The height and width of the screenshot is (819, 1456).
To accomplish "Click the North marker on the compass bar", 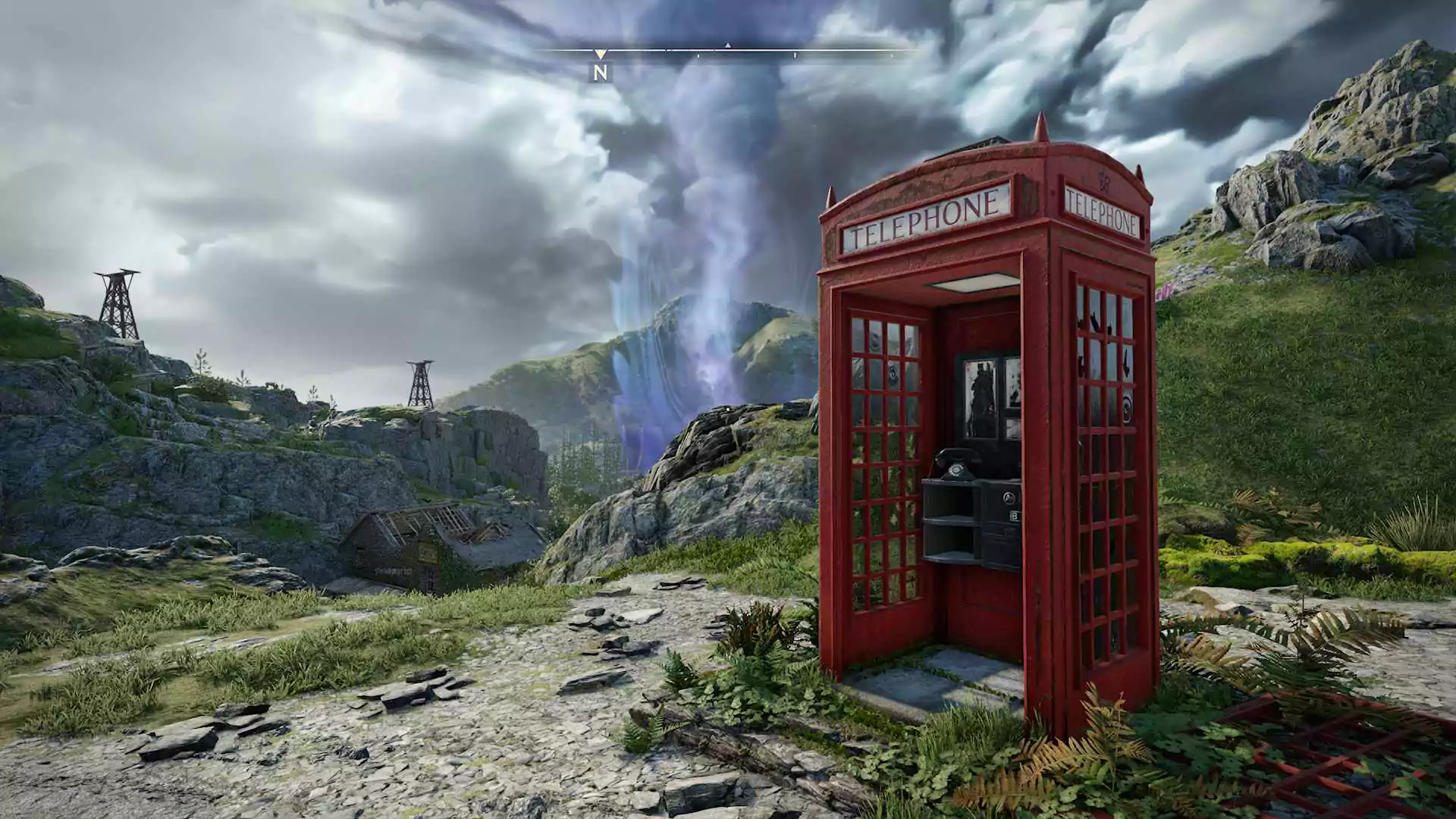I will 601,72.
